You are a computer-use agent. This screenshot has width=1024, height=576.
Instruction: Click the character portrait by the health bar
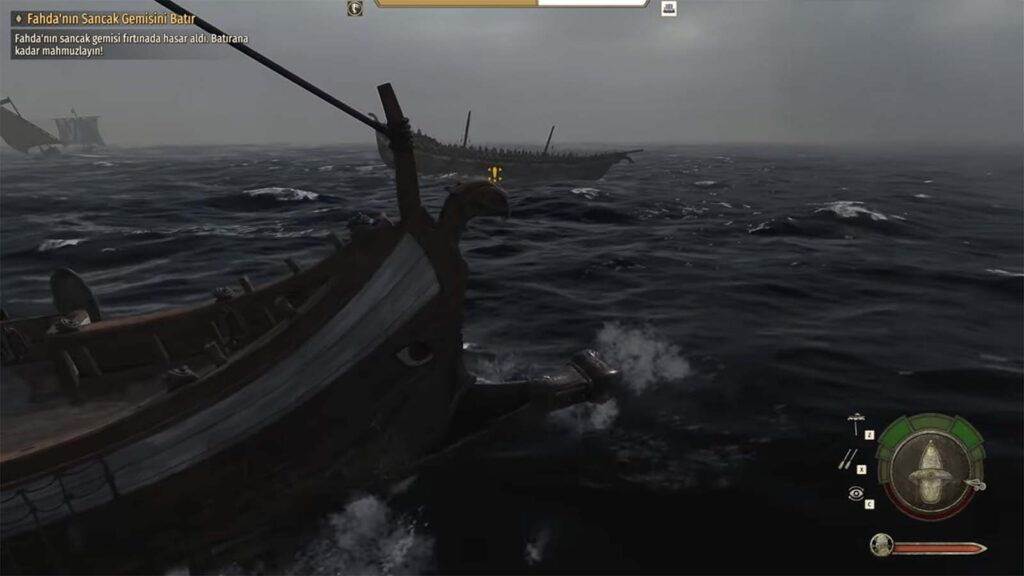(x=881, y=545)
